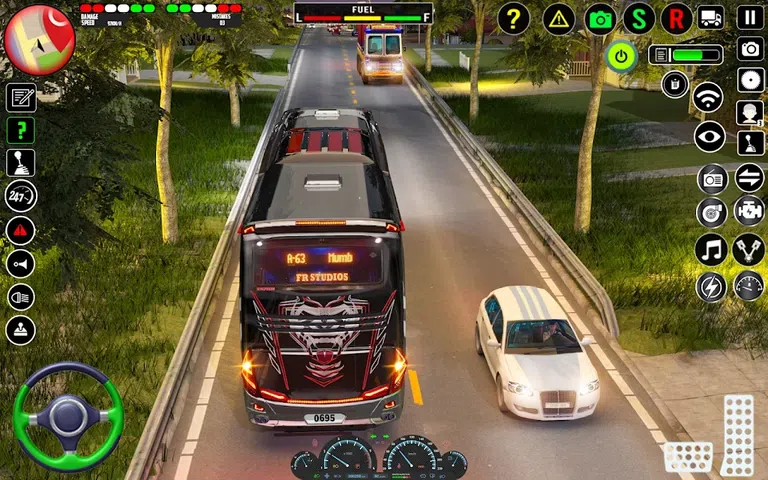768x480 pixels.
Task: Sound the horn button
Action: click(21, 264)
